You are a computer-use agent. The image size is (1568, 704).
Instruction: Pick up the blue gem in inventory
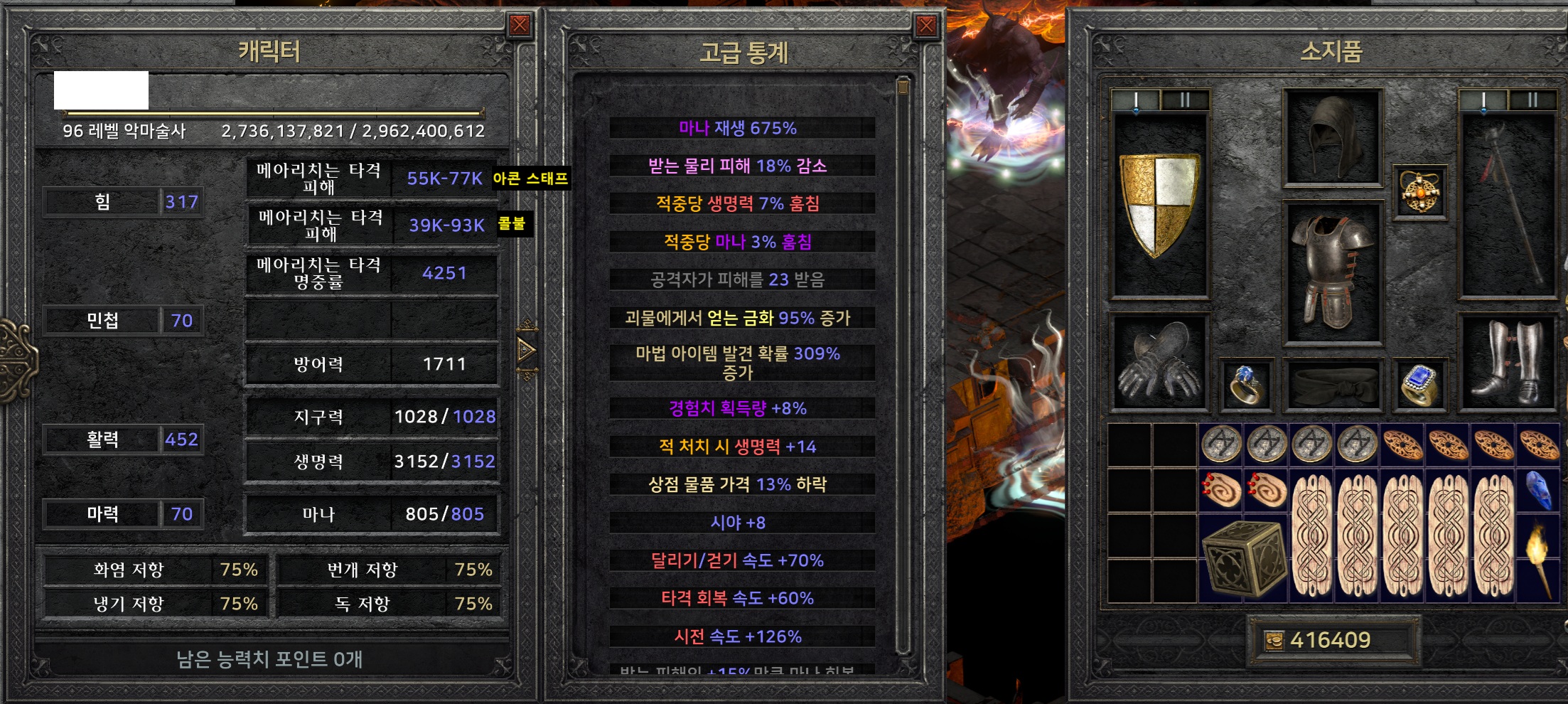1538,490
